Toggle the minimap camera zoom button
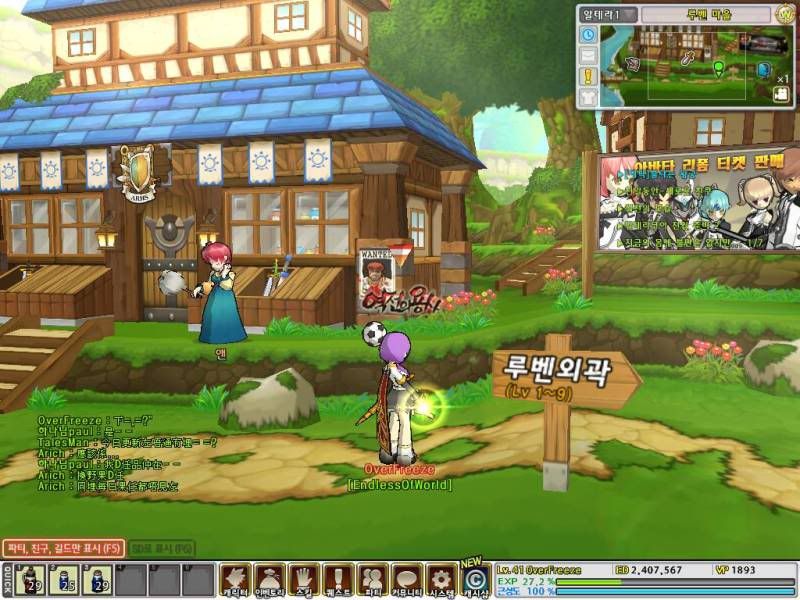 click(x=780, y=93)
